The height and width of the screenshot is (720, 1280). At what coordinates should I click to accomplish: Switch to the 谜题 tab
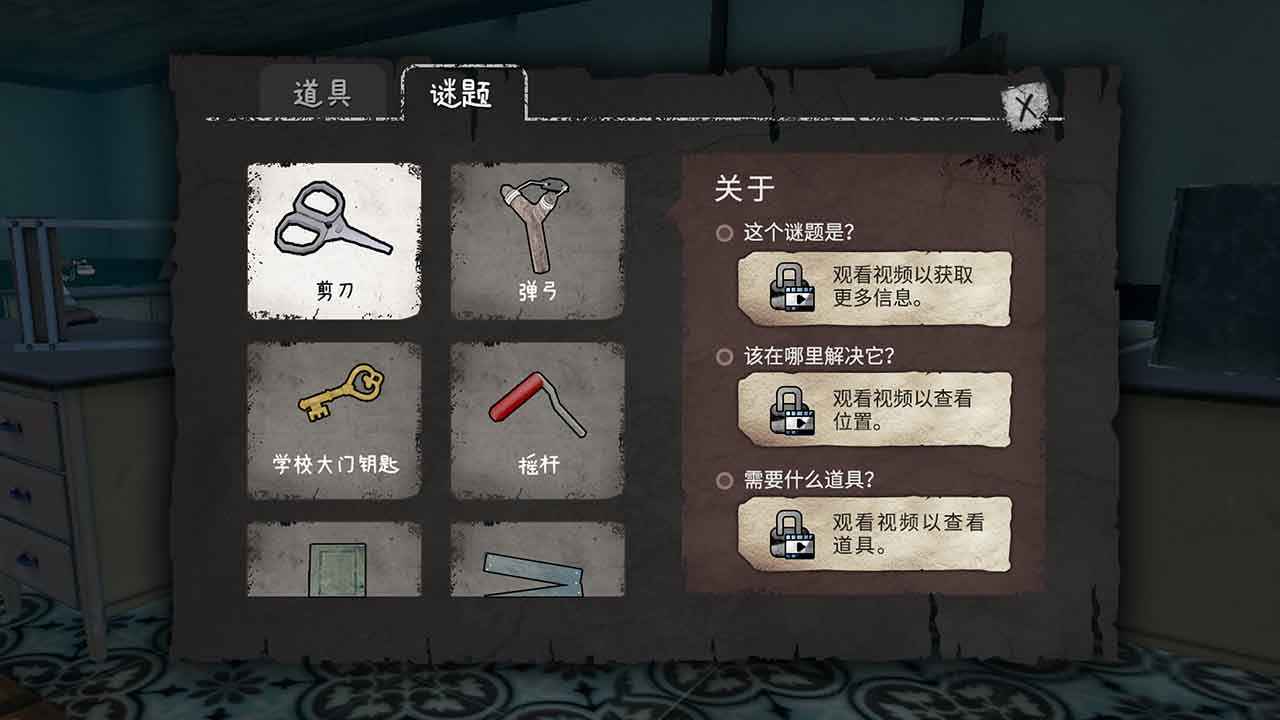coord(461,88)
